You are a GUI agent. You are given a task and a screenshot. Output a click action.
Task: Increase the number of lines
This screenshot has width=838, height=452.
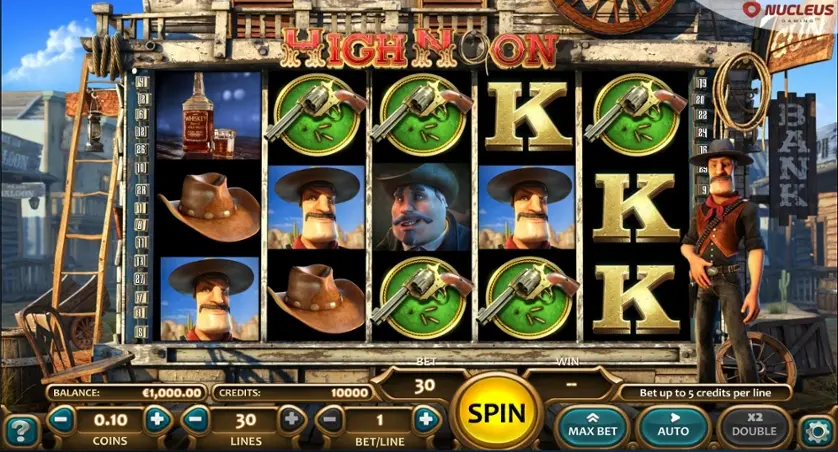tap(292, 420)
